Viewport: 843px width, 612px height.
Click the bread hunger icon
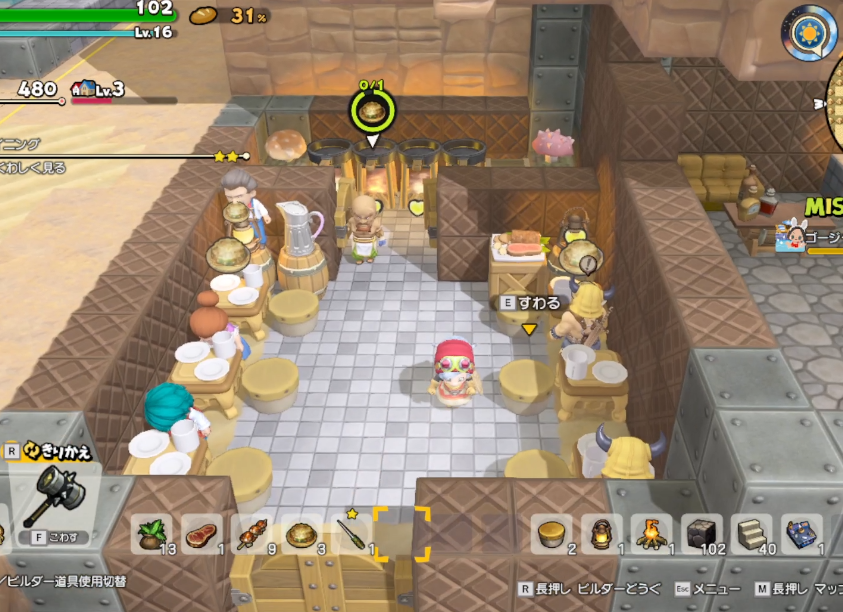click(204, 14)
